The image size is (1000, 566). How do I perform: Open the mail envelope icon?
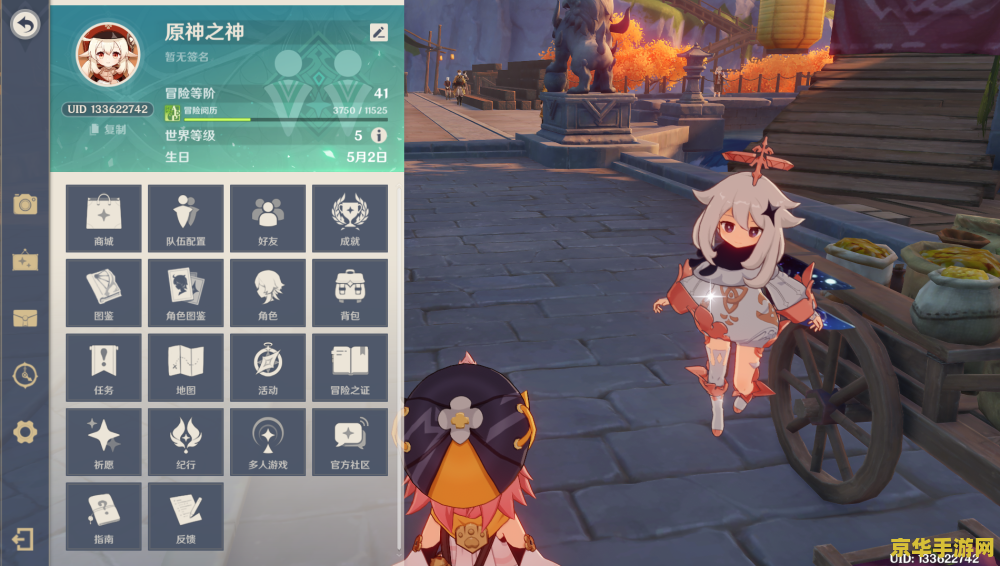tap(25, 318)
